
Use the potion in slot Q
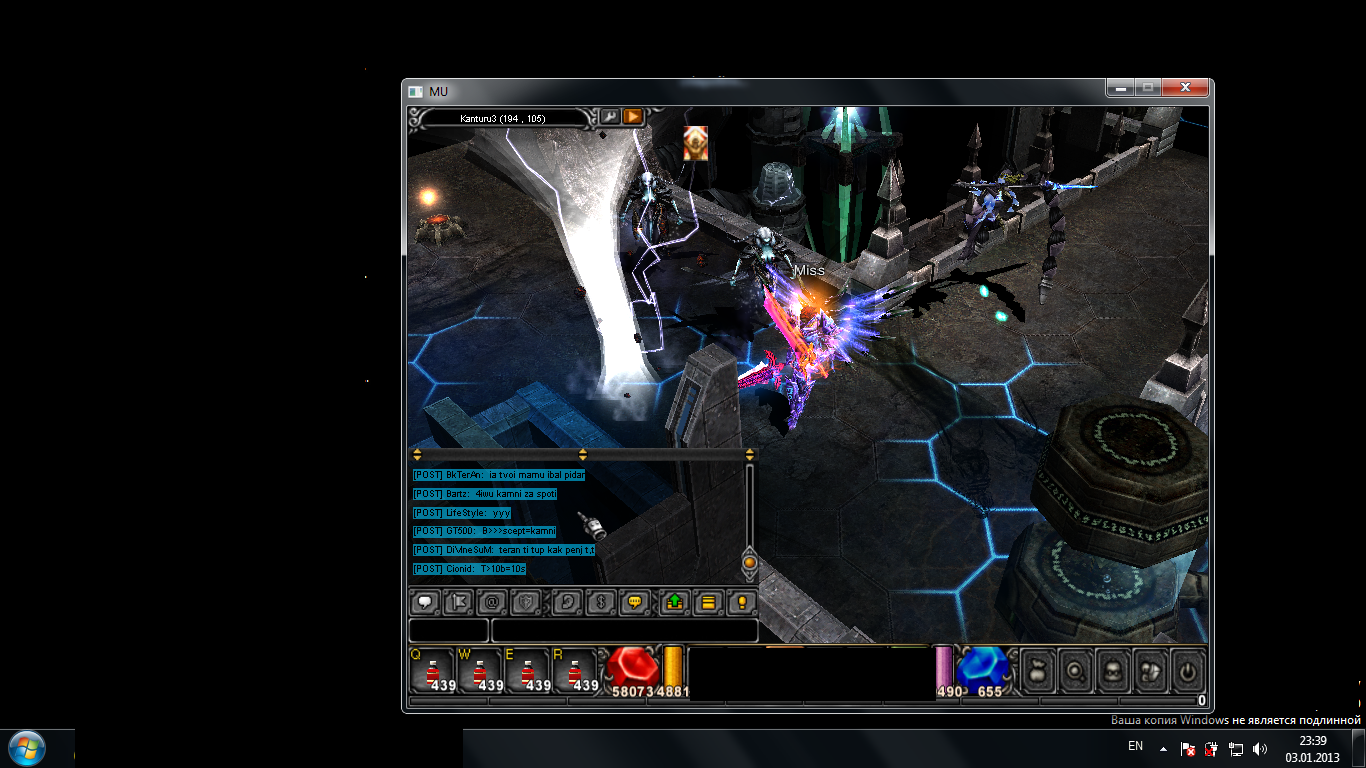(x=432, y=670)
